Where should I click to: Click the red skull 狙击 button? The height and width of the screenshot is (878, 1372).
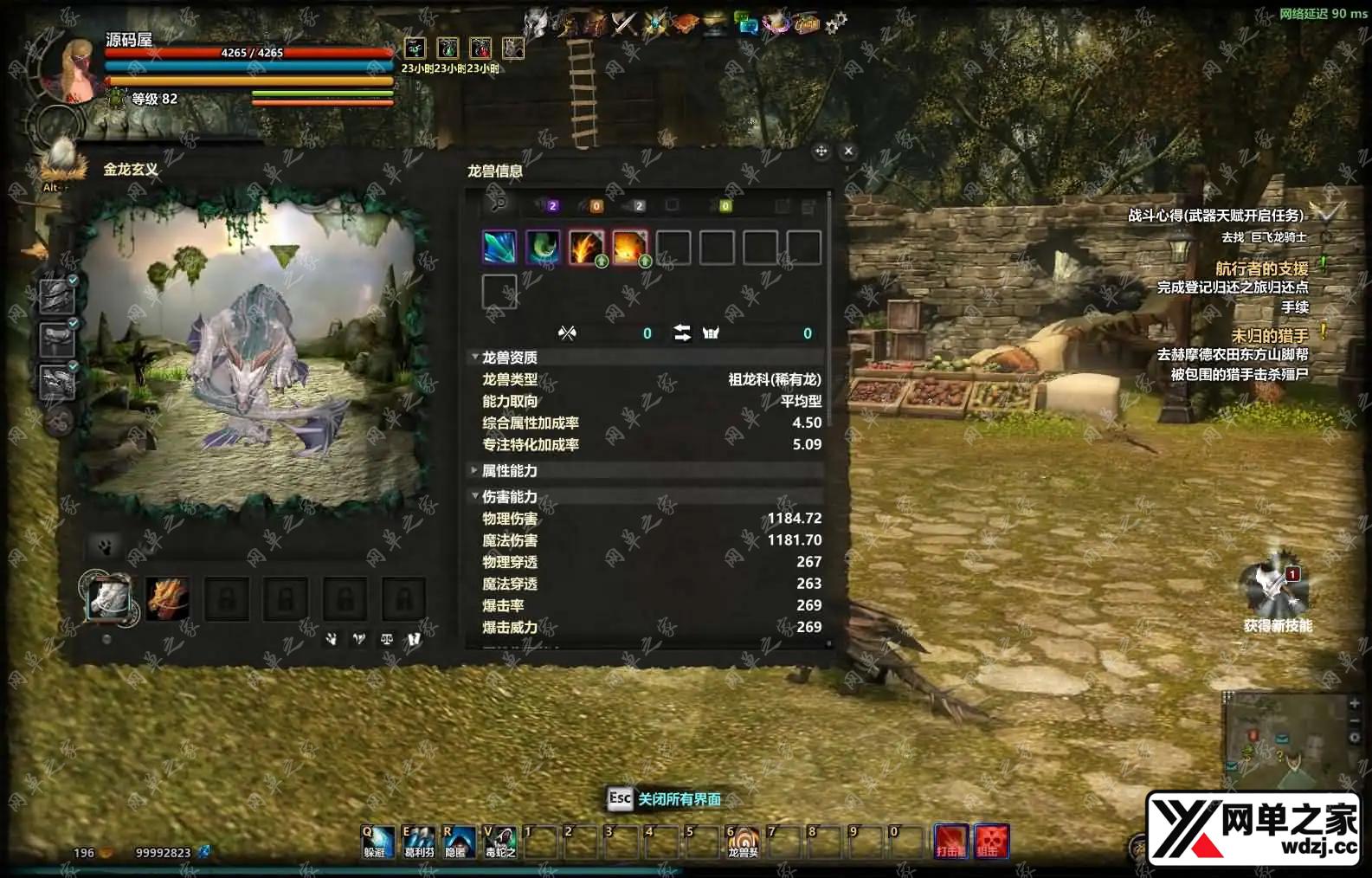click(x=991, y=842)
